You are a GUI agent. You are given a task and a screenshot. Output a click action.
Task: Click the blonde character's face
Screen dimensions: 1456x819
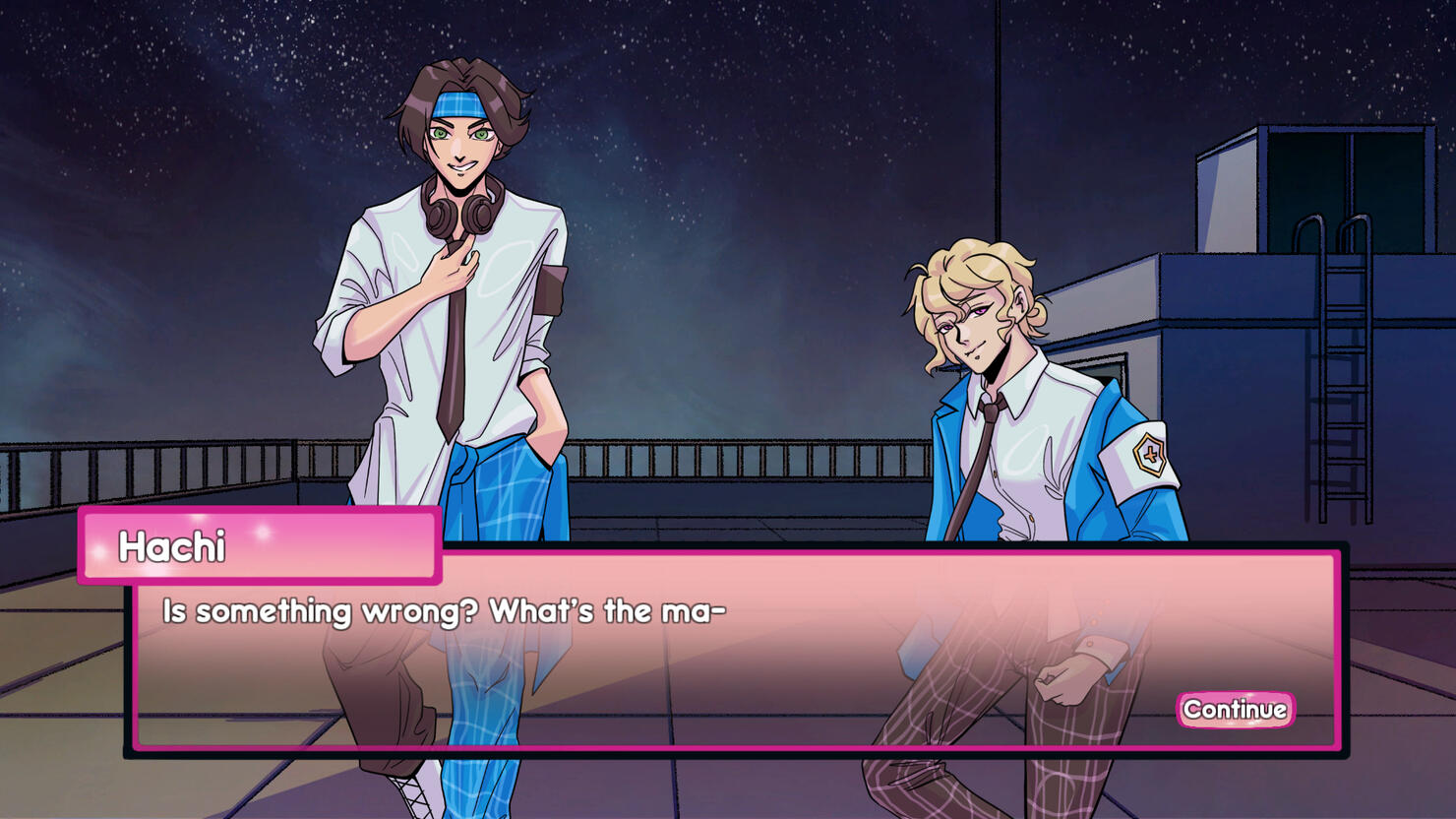pyautogui.click(x=969, y=325)
